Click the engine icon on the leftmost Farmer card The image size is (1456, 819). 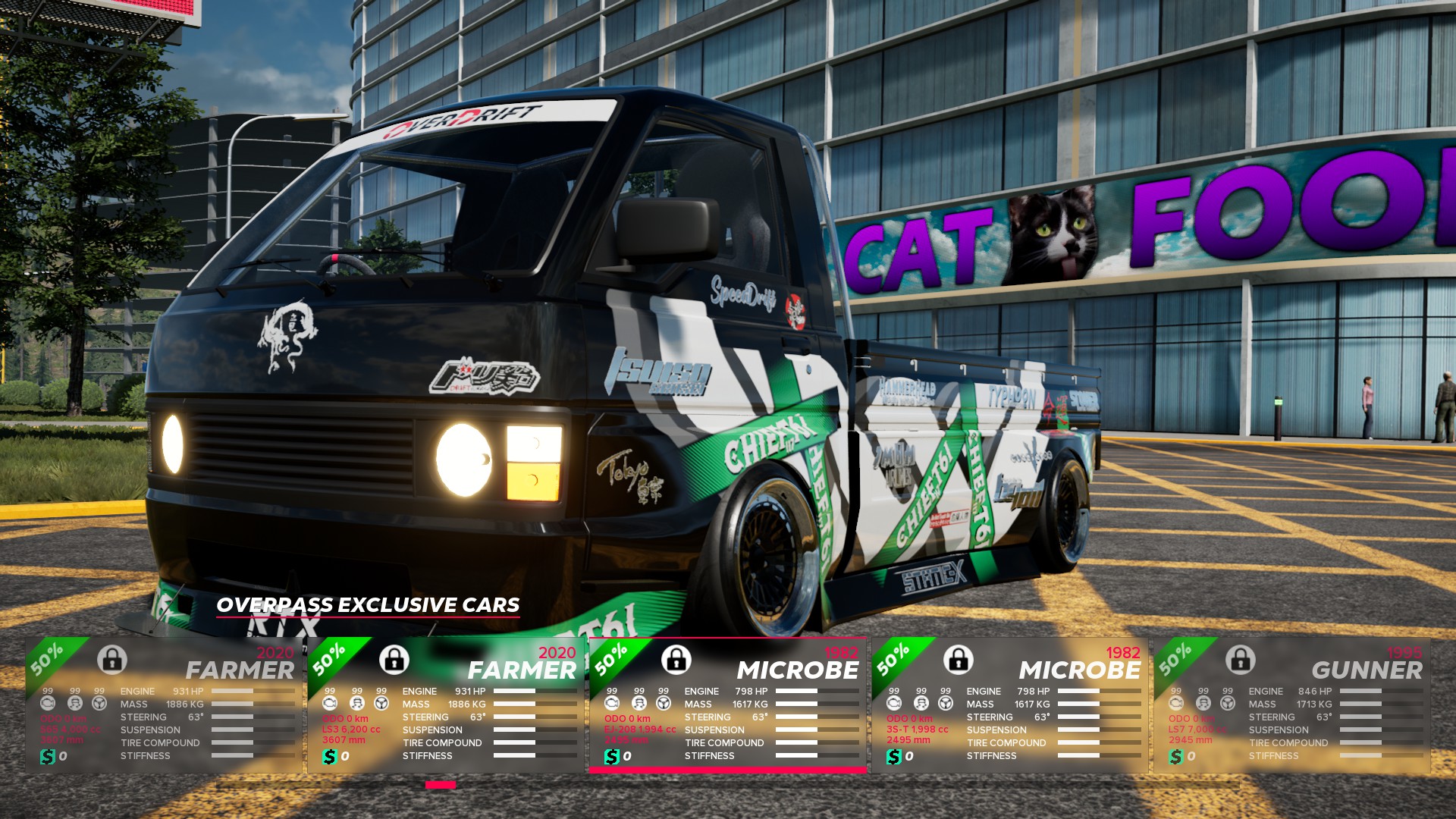(47, 704)
